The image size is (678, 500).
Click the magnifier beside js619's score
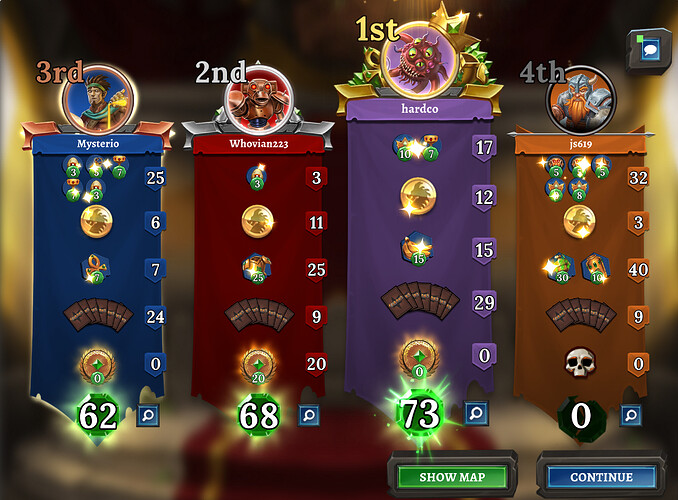[630, 413]
